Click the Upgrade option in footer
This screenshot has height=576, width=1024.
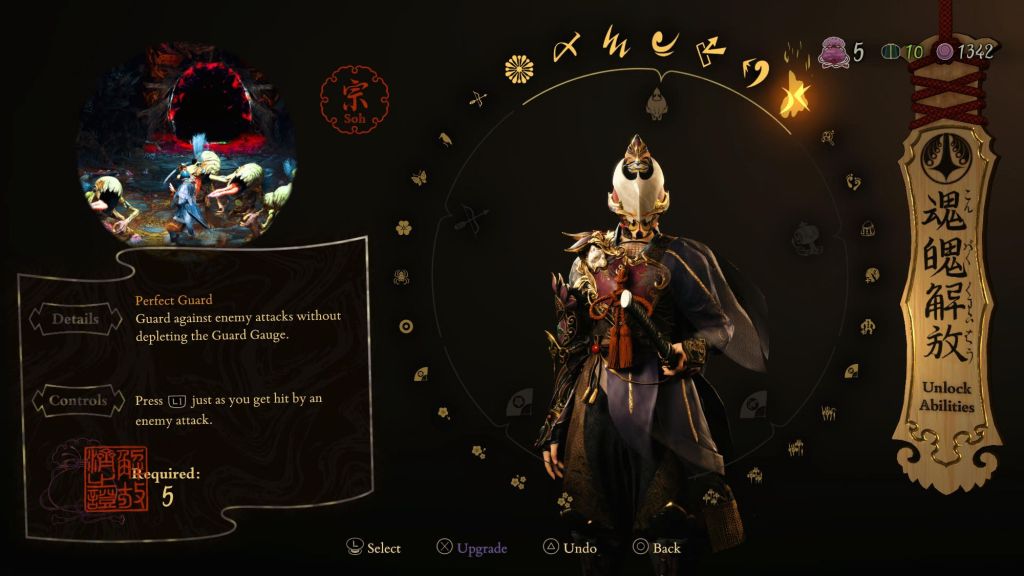pos(472,547)
